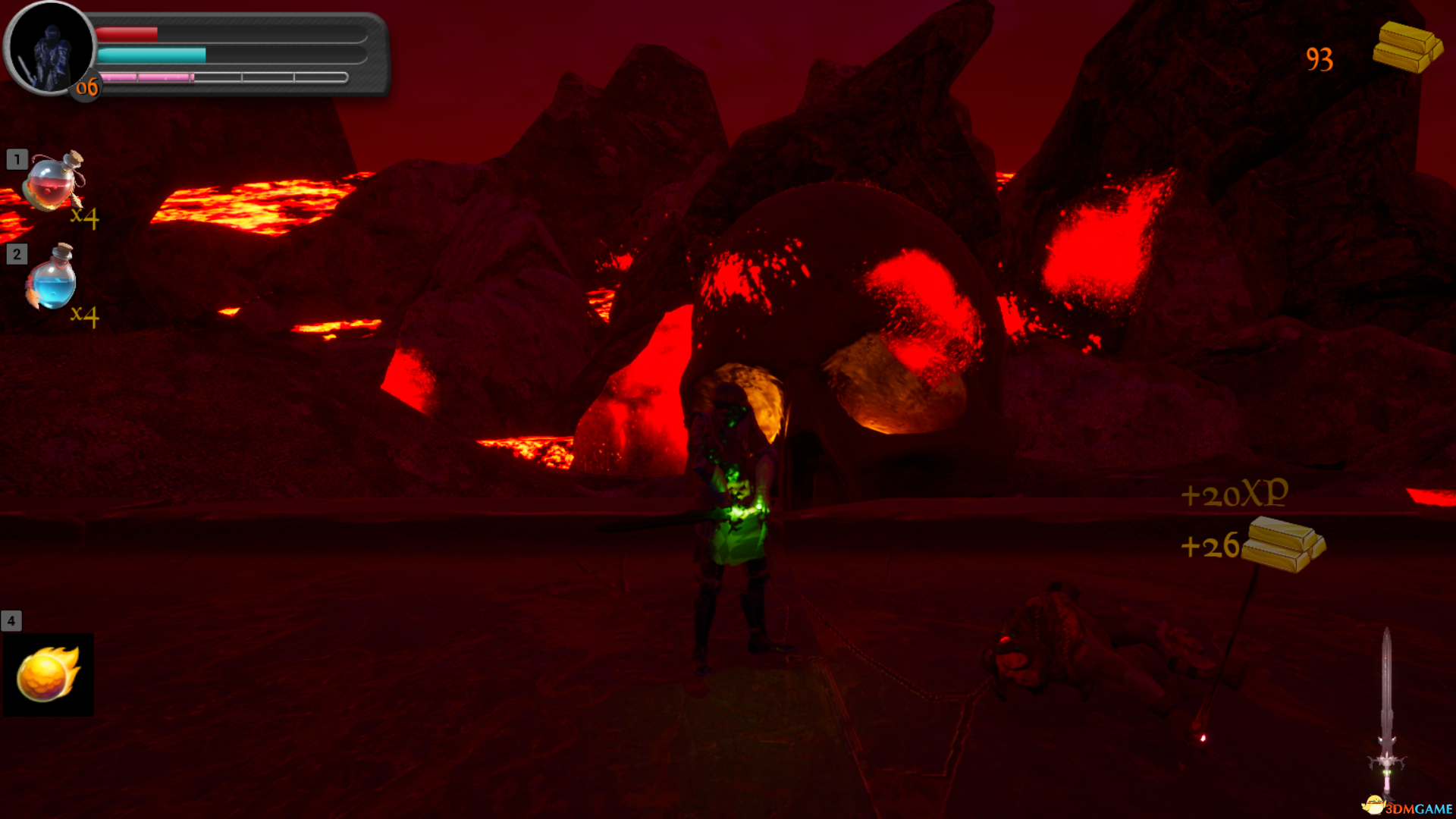Use the blue mana potion
1456x819 pixels.
[x=52, y=278]
